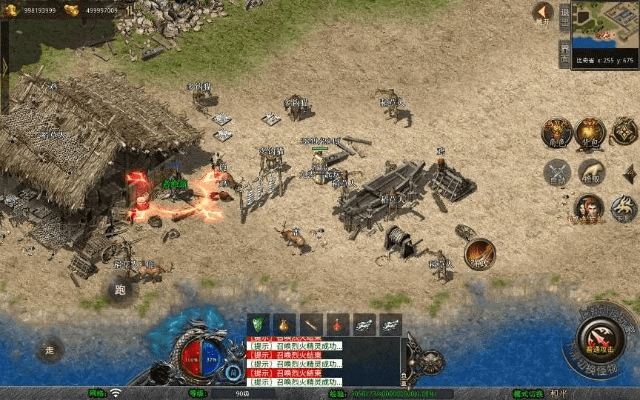Tap the 拾取 pickup hand button
This screenshot has width=640, height=400.
click(591, 172)
